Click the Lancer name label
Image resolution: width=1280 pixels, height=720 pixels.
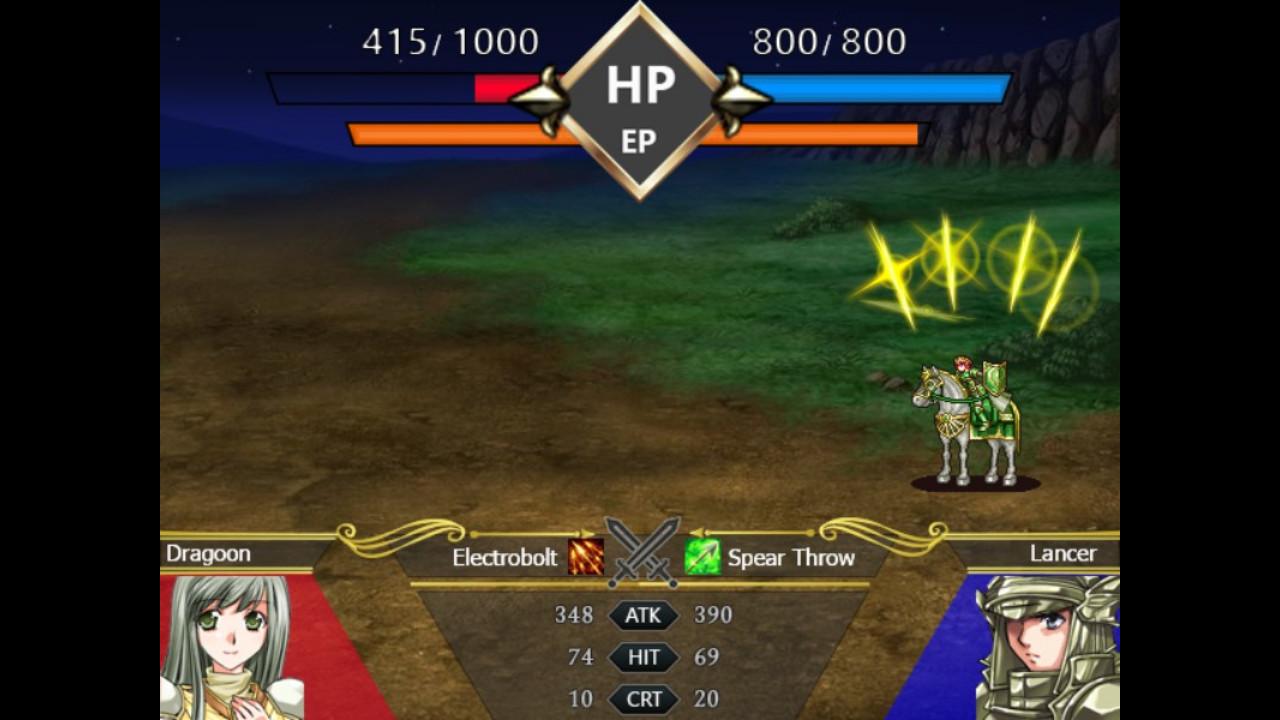click(x=1062, y=554)
